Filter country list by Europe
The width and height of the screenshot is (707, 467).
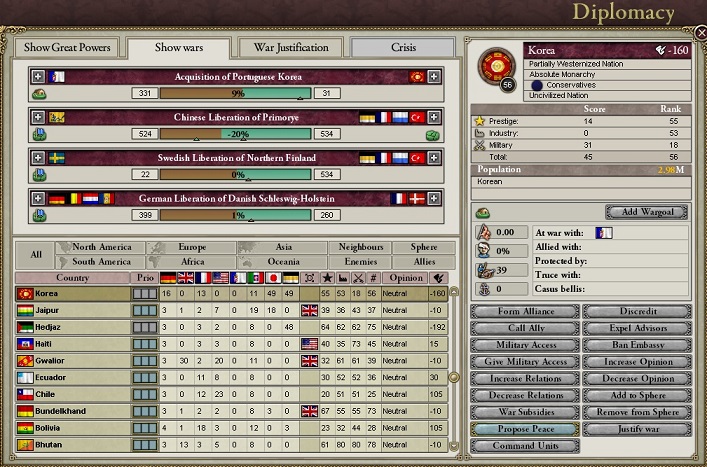[x=191, y=247]
